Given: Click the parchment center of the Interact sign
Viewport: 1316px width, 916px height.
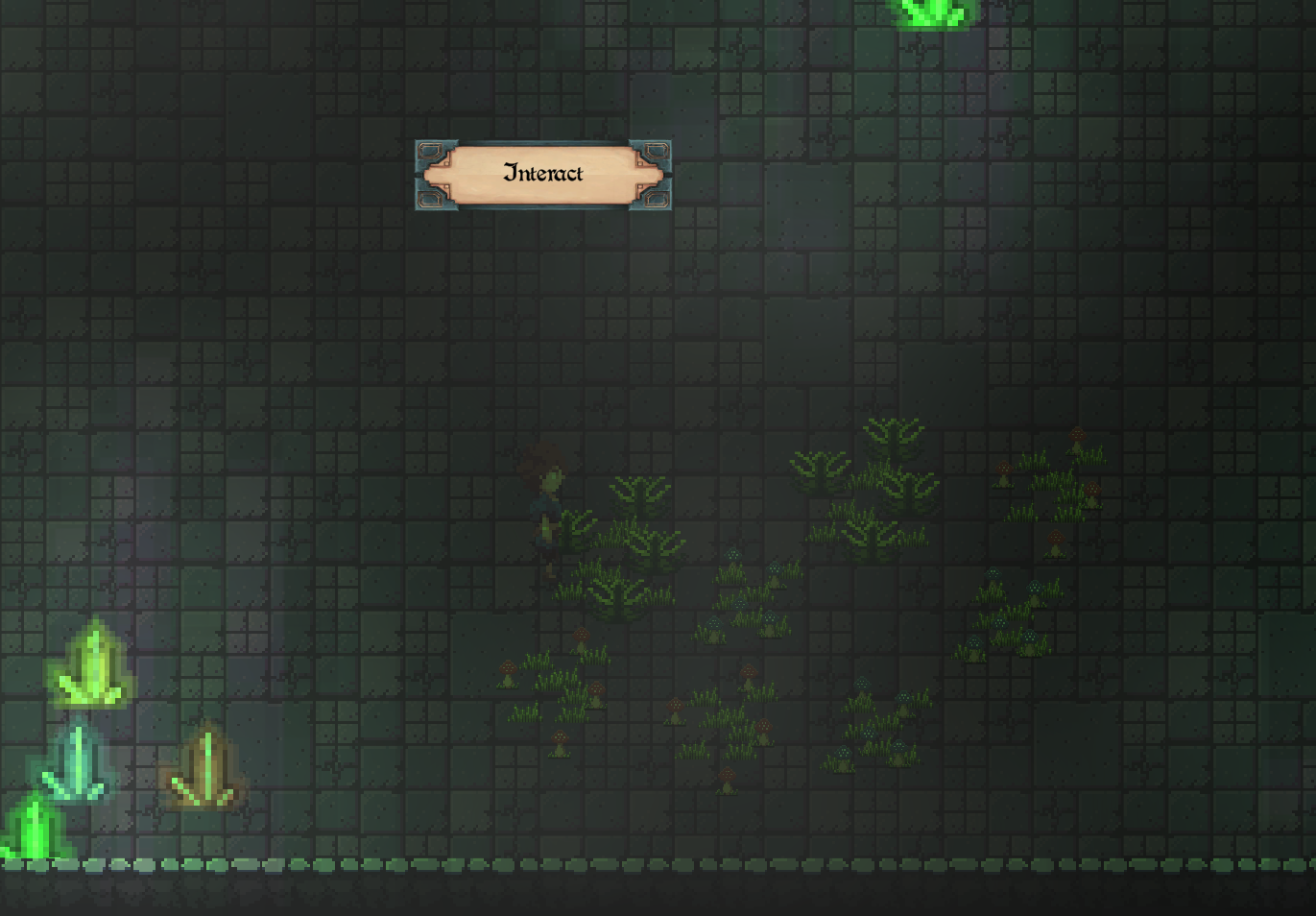Looking at the screenshot, I should [x=542, y=174].
